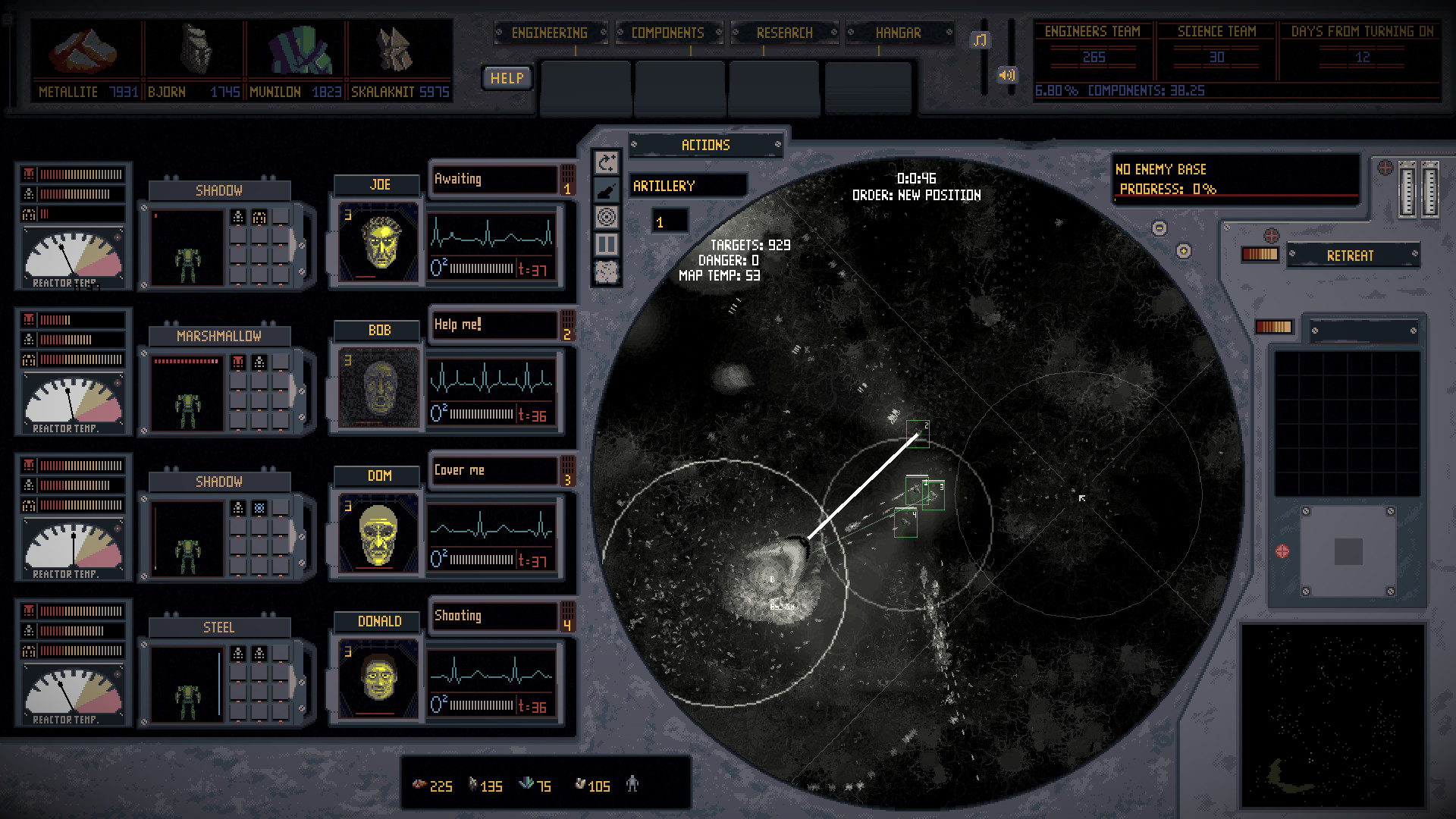This screenshot has height=819, width=1456.
Task: Zoom out the radar map with minus
Action: pyautogui.click(x=1159, y=228)
